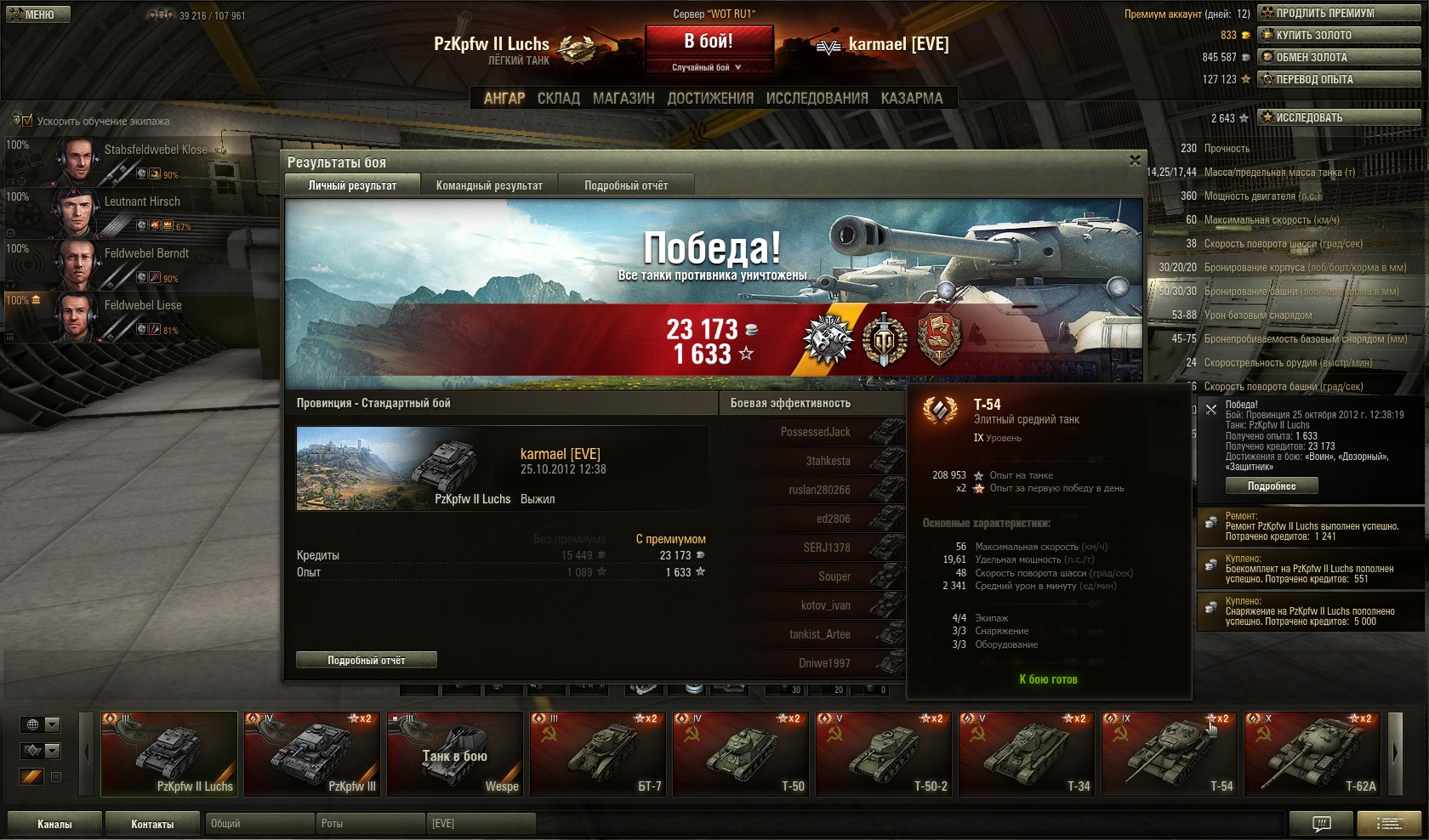Image resolution: width=1429 pixels, height=840 pixels.
Task: Click the Подробный отчёт button below credits
Action: point(367,660)
